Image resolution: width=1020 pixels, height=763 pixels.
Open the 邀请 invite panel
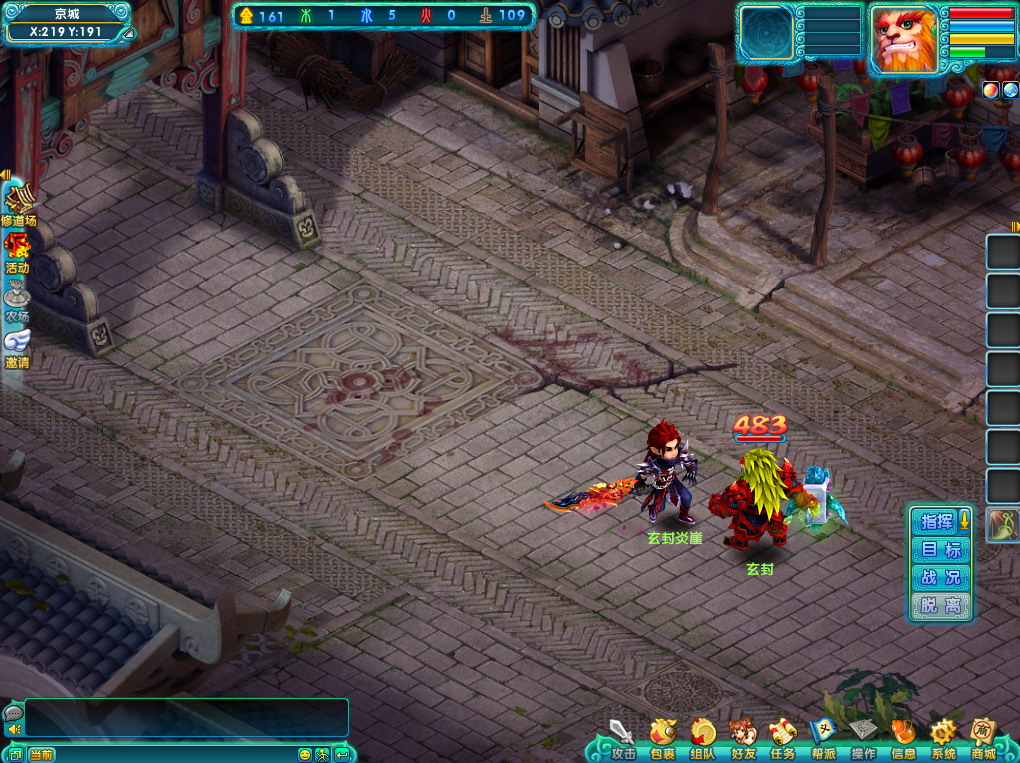[17, 347]
